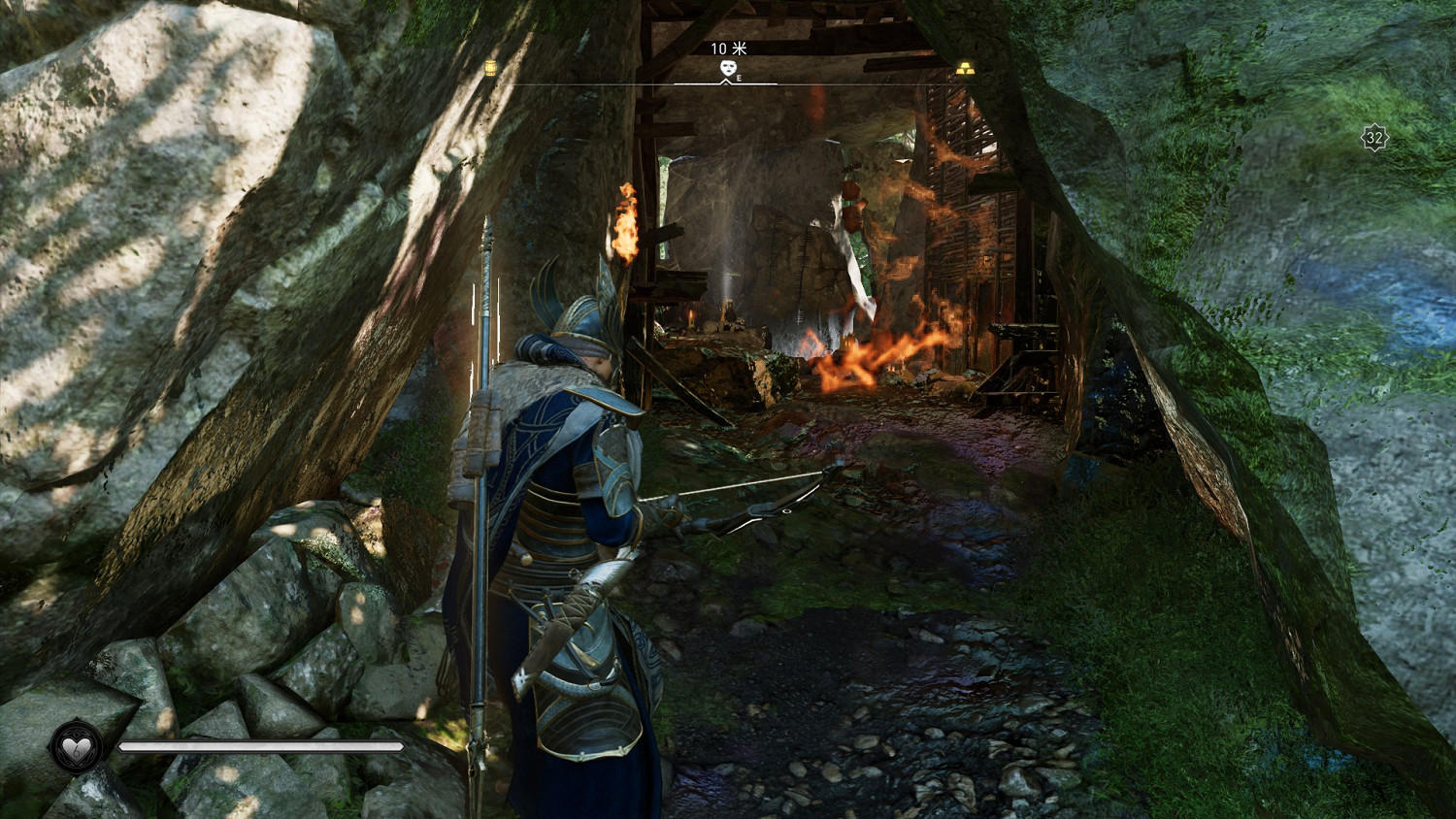Click the level 32 star badge

[1373, 139]
